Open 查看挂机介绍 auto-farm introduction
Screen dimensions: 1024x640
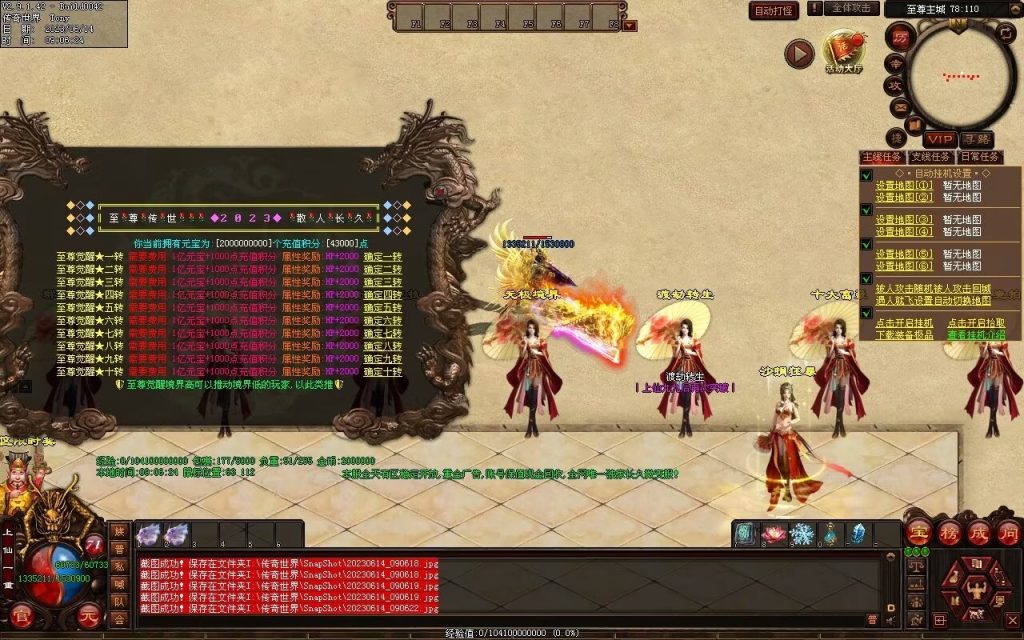tap(976, 335)
